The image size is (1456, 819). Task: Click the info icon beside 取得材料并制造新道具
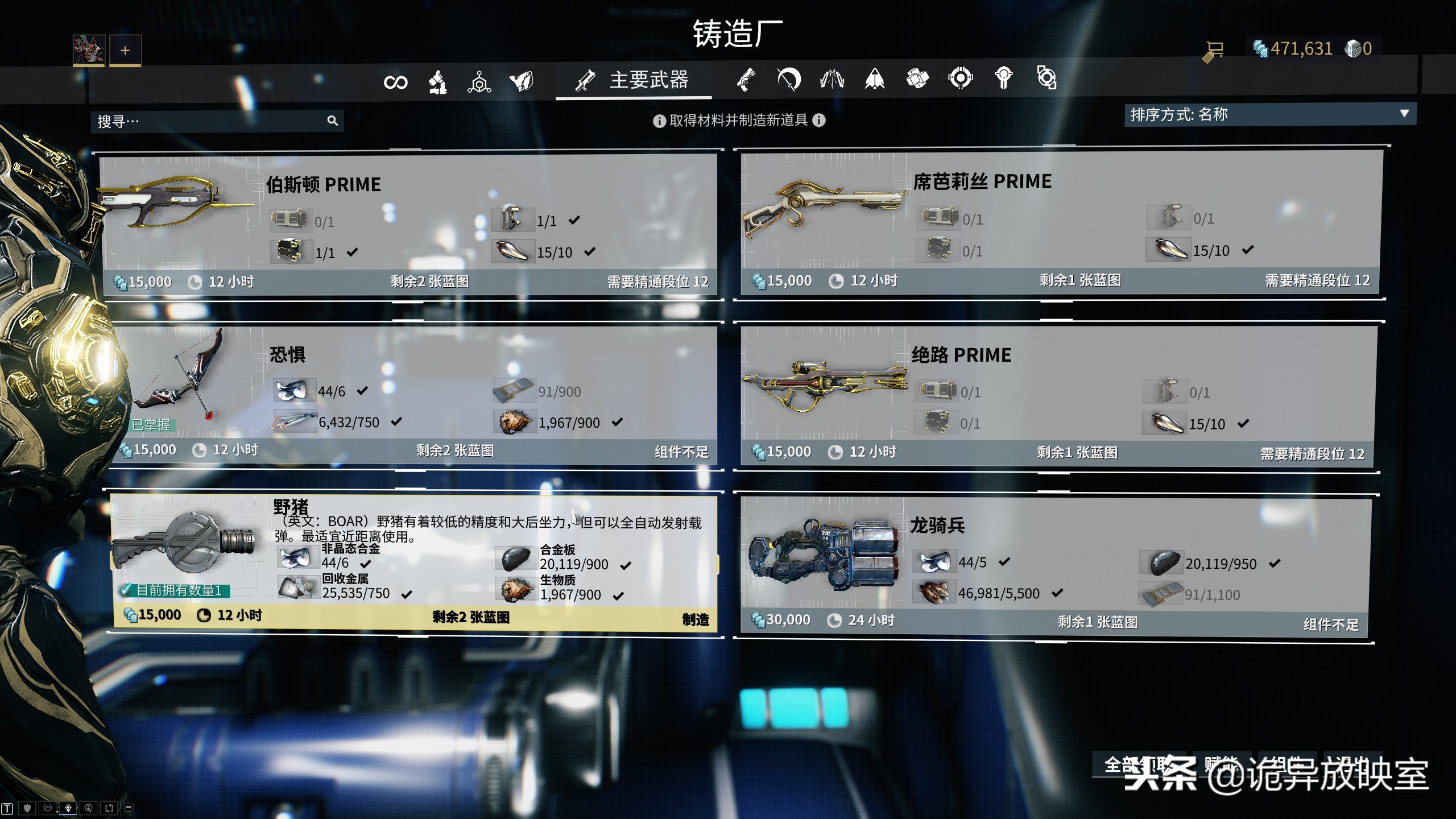tap(659, 121)
